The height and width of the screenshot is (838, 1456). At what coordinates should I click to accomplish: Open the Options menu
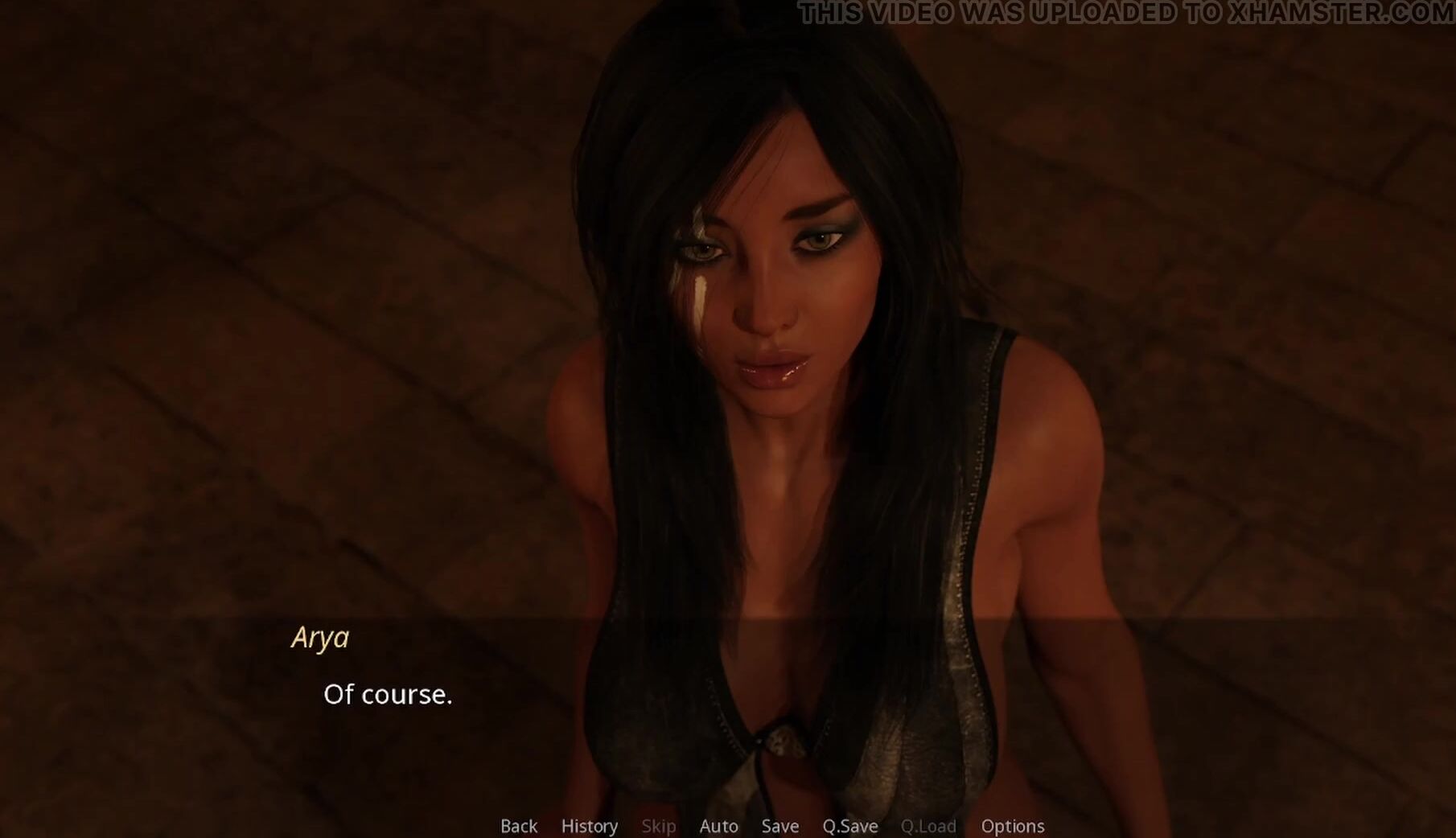point(1012,826)
